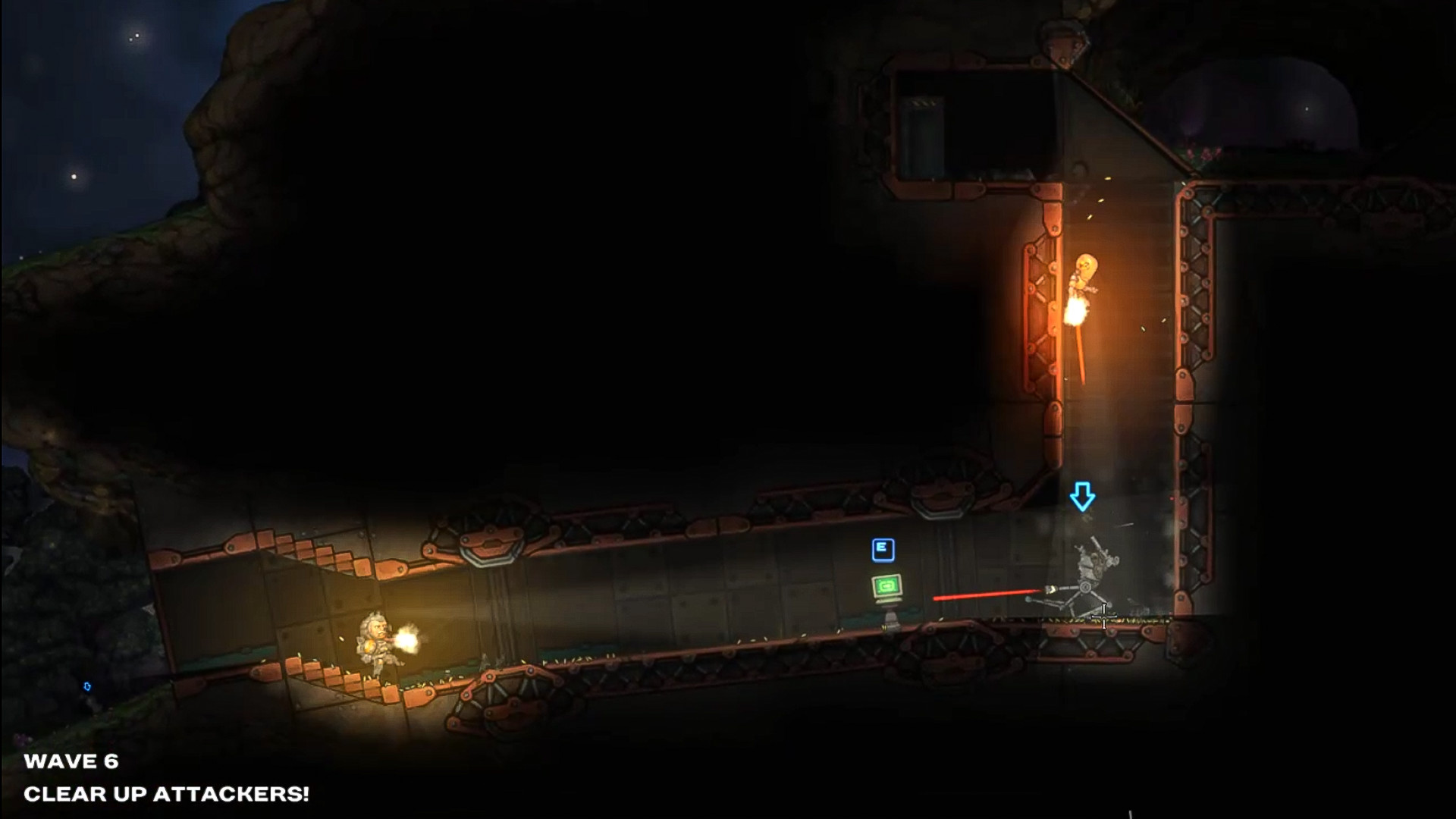Click the E key prompt button

[x=883, y=548]
